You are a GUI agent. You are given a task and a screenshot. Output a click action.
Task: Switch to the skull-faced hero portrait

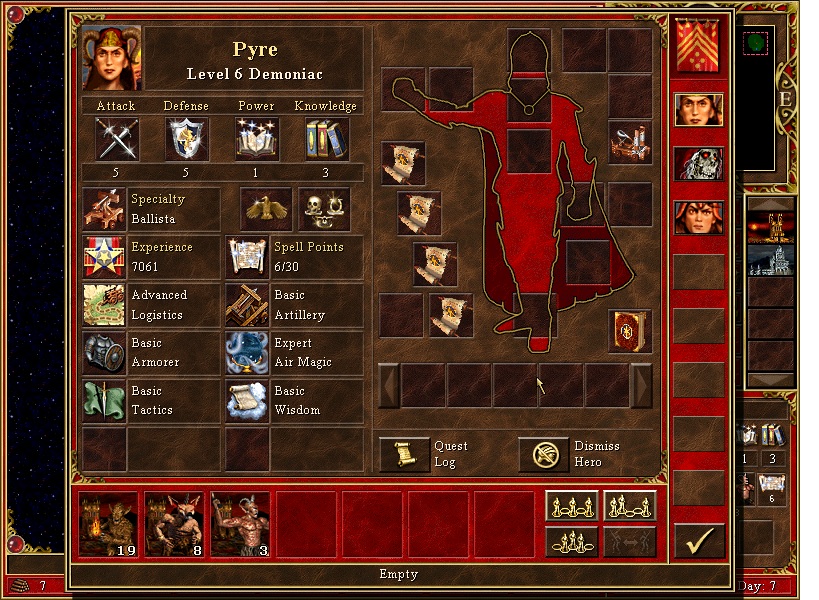[698, 163]
